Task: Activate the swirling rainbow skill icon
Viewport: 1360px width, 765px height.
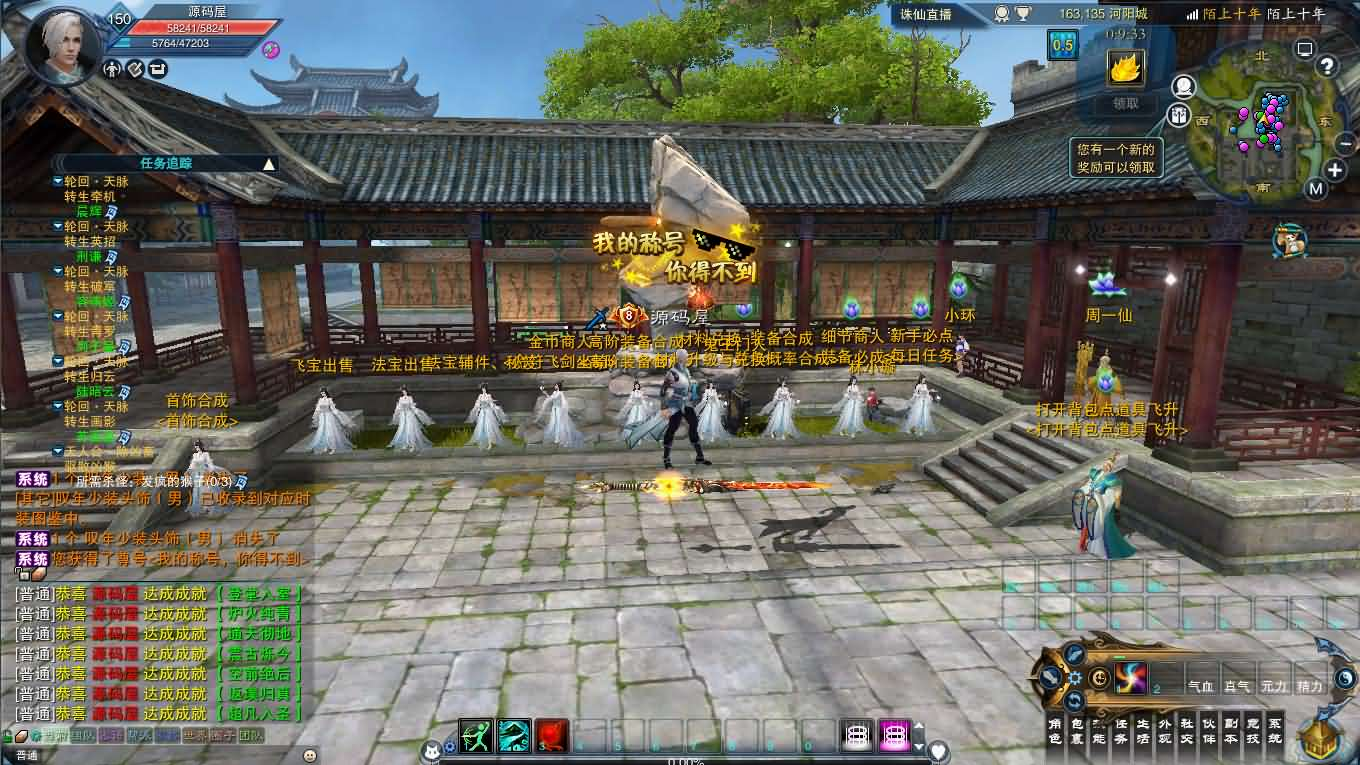Action: click(1131, 678)
